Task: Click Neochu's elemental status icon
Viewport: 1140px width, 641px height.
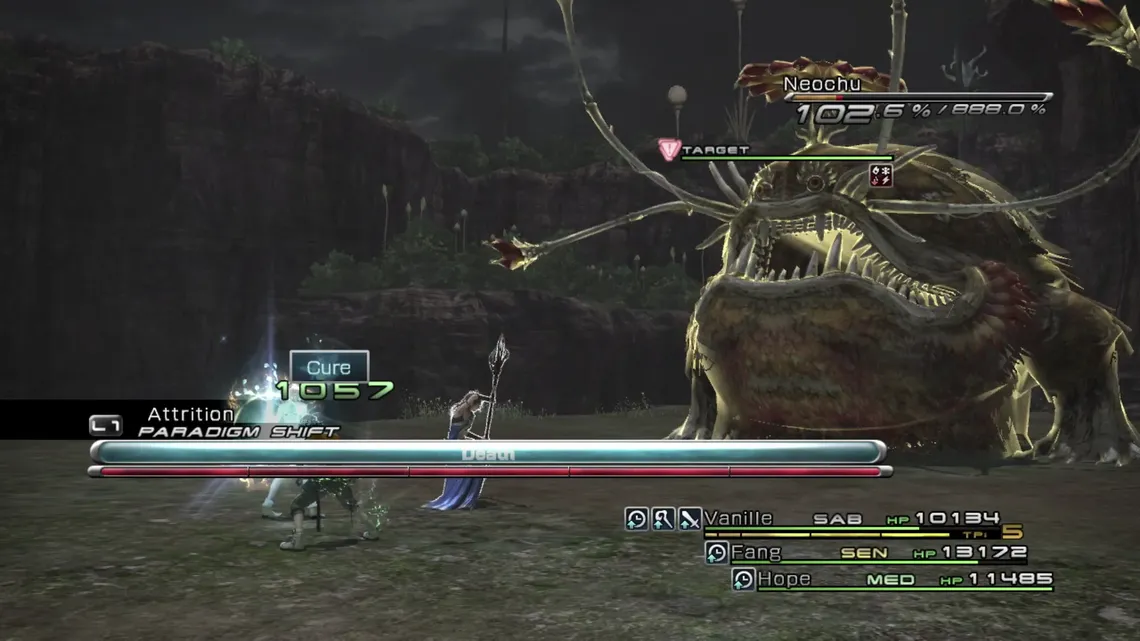Action: coord(881,175)
